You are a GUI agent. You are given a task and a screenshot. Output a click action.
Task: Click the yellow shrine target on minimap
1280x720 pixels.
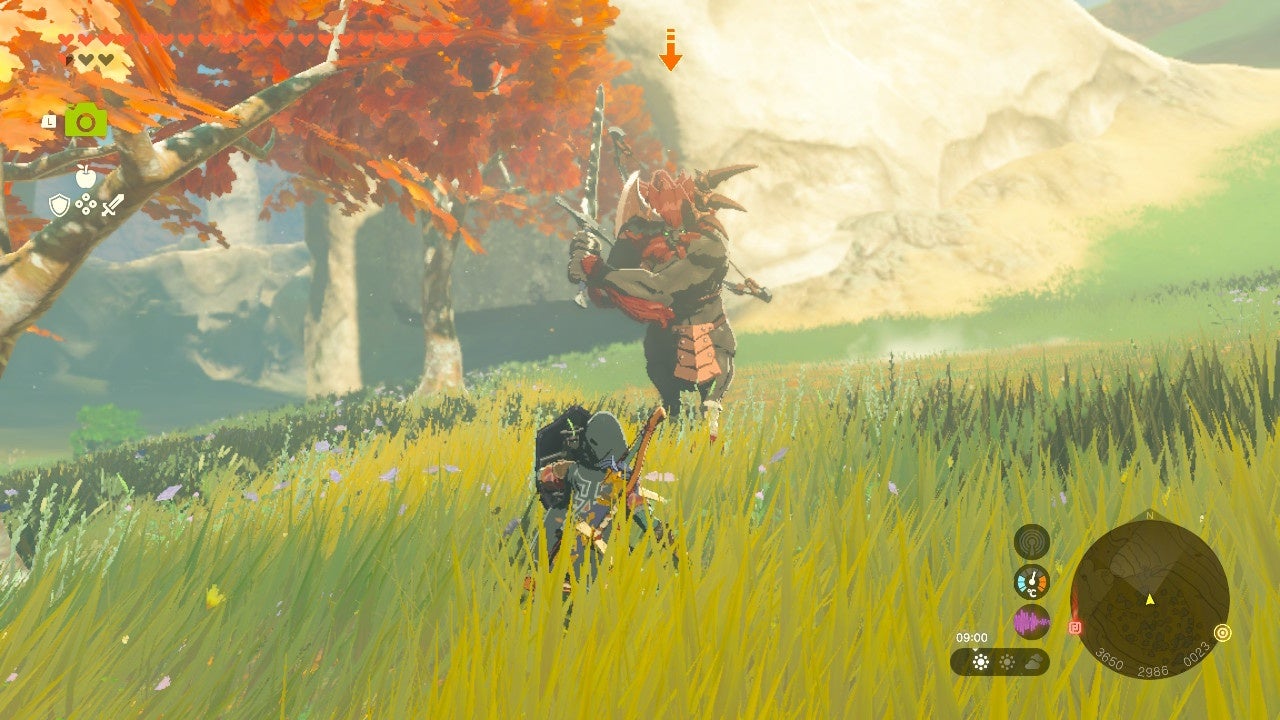1222,633
